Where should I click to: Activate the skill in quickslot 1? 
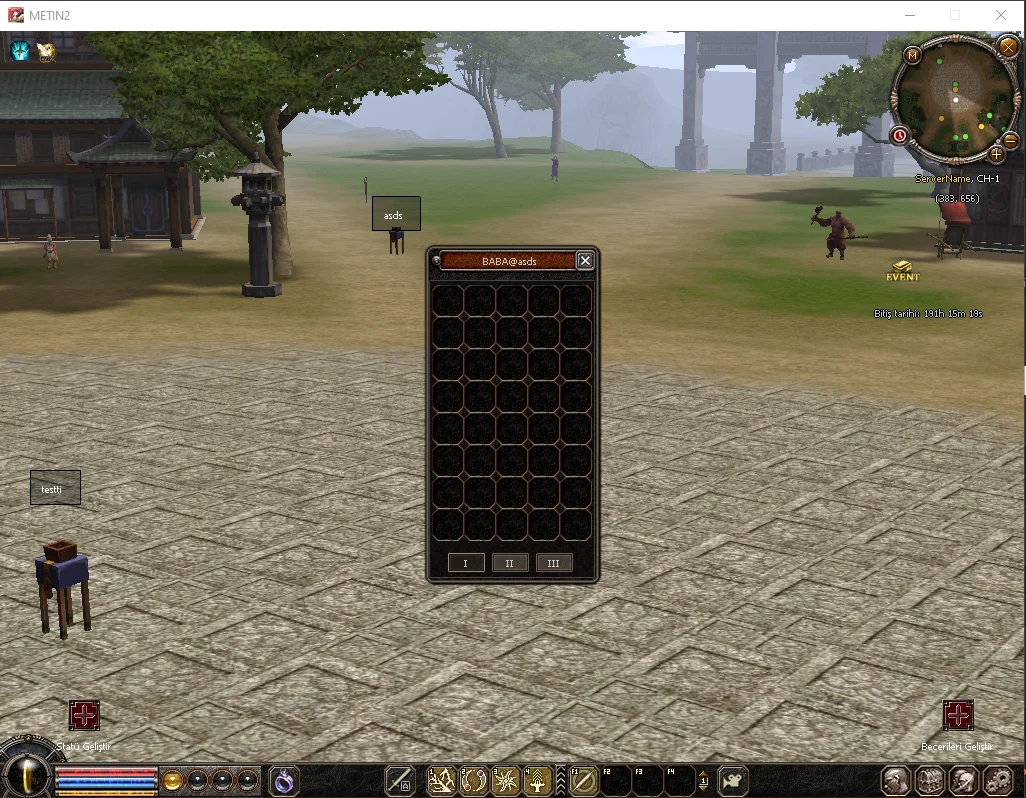pos(442,780)
